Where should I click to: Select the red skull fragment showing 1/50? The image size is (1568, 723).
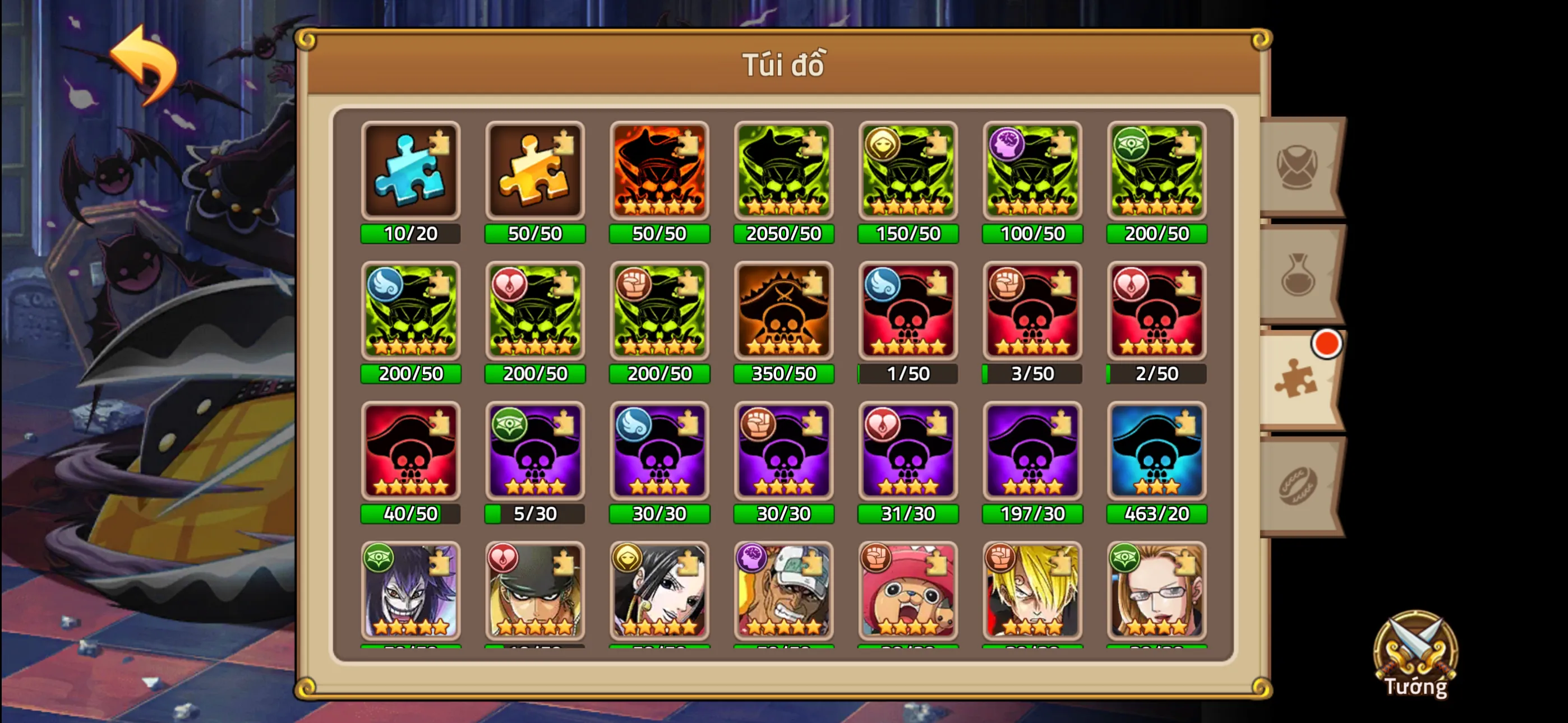(x=907, y=312)
